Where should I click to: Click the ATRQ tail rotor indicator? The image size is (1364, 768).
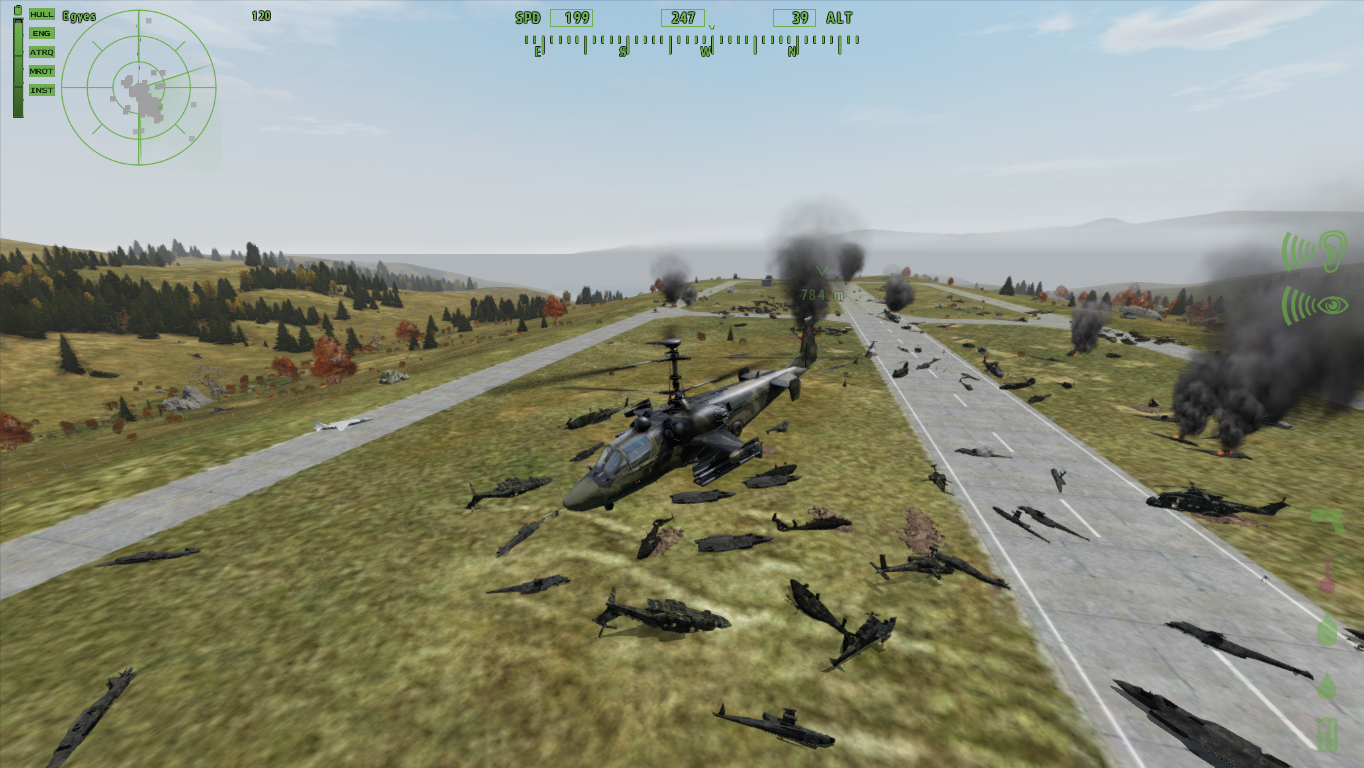[x=42, y=52]
